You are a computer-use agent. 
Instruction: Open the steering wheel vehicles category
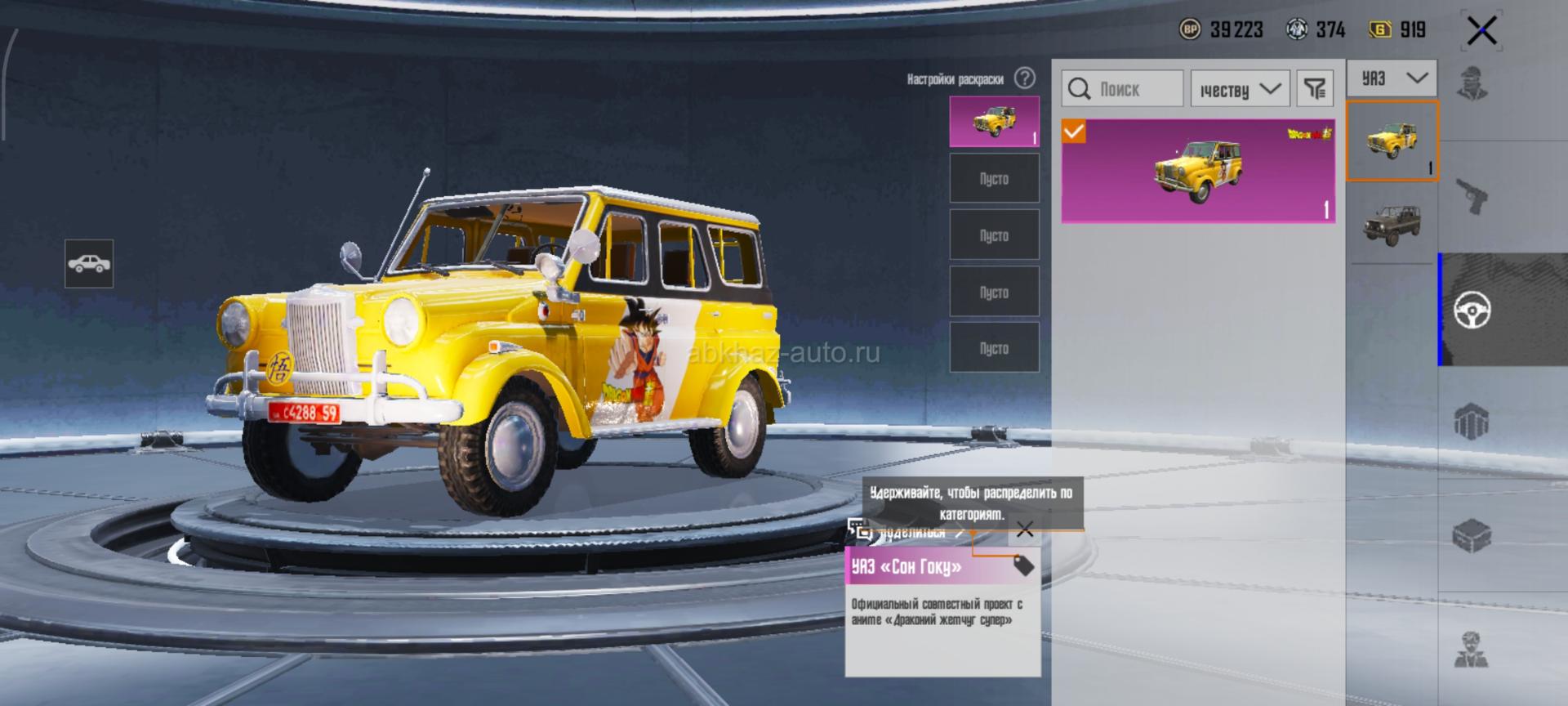1472,310
